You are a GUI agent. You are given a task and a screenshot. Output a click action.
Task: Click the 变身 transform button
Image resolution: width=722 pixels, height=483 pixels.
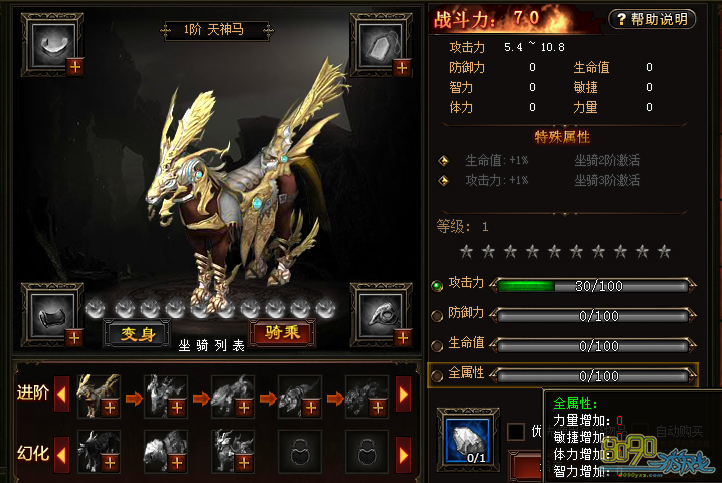pyautogui.click(x=138, y=334)
